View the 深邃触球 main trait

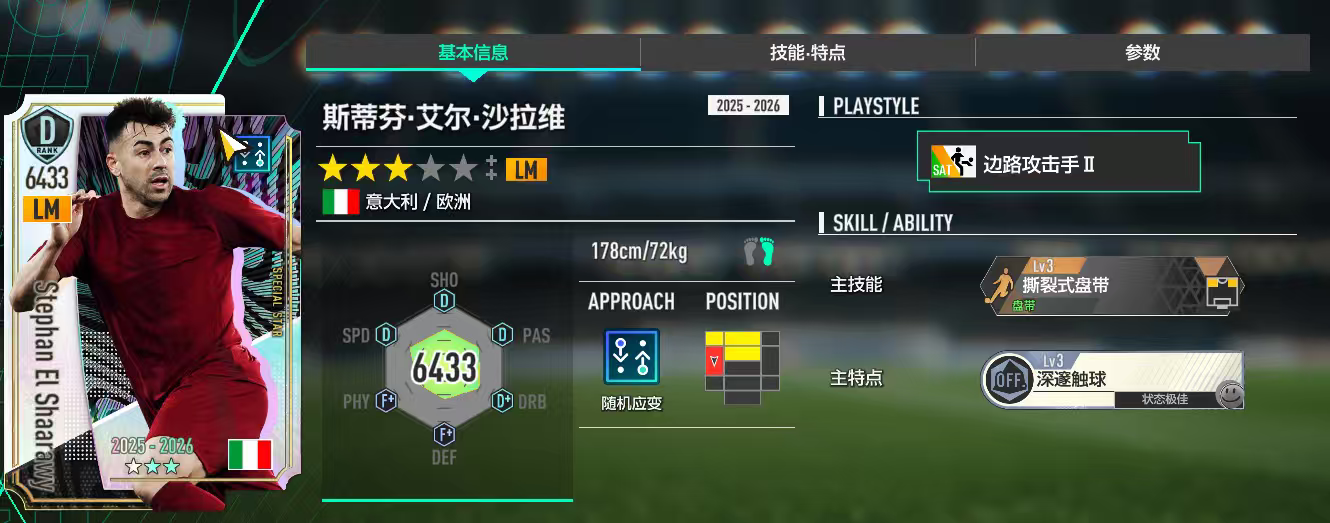(x=1112, y=380)
